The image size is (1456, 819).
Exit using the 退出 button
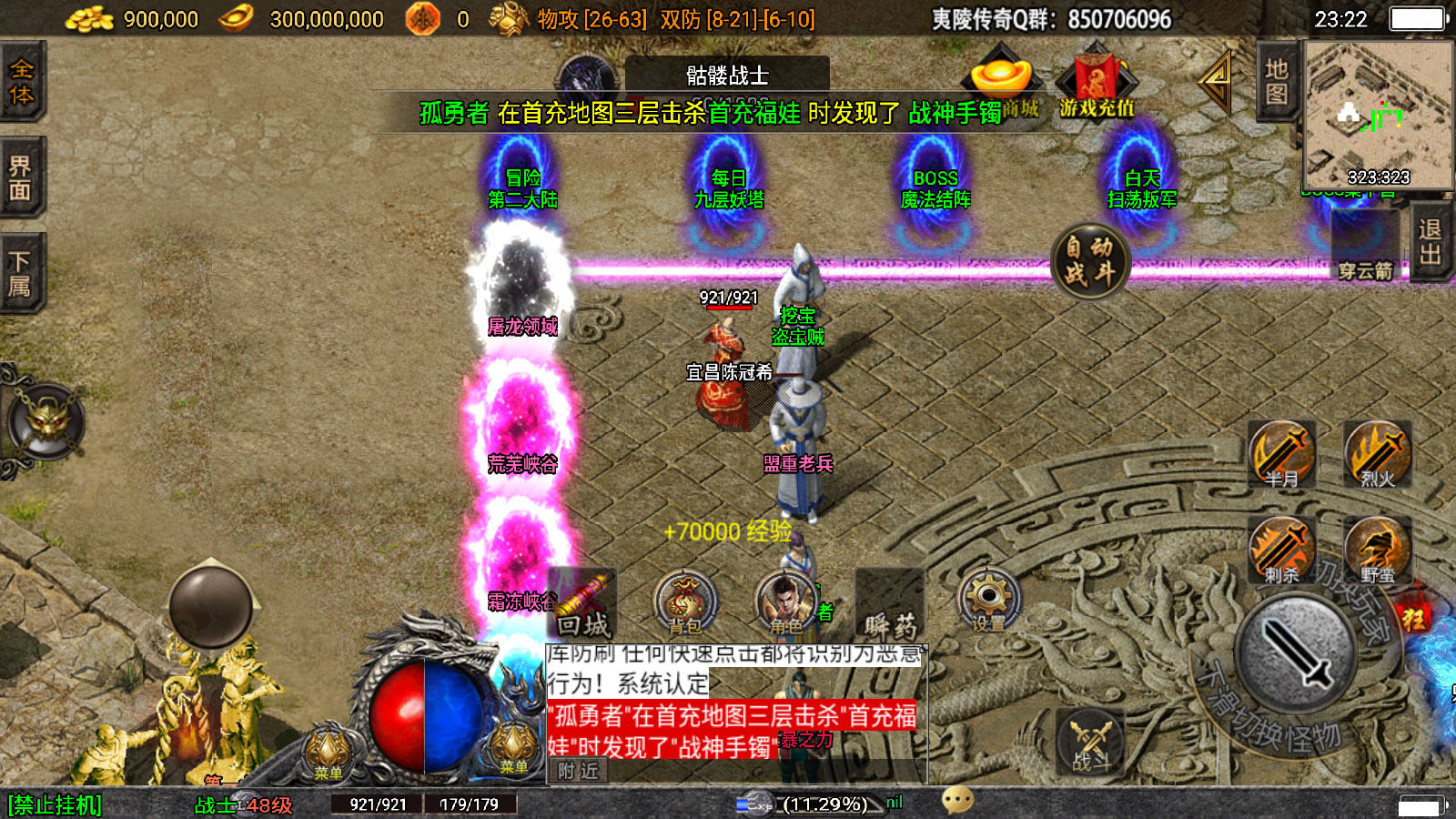[1431, 242]
